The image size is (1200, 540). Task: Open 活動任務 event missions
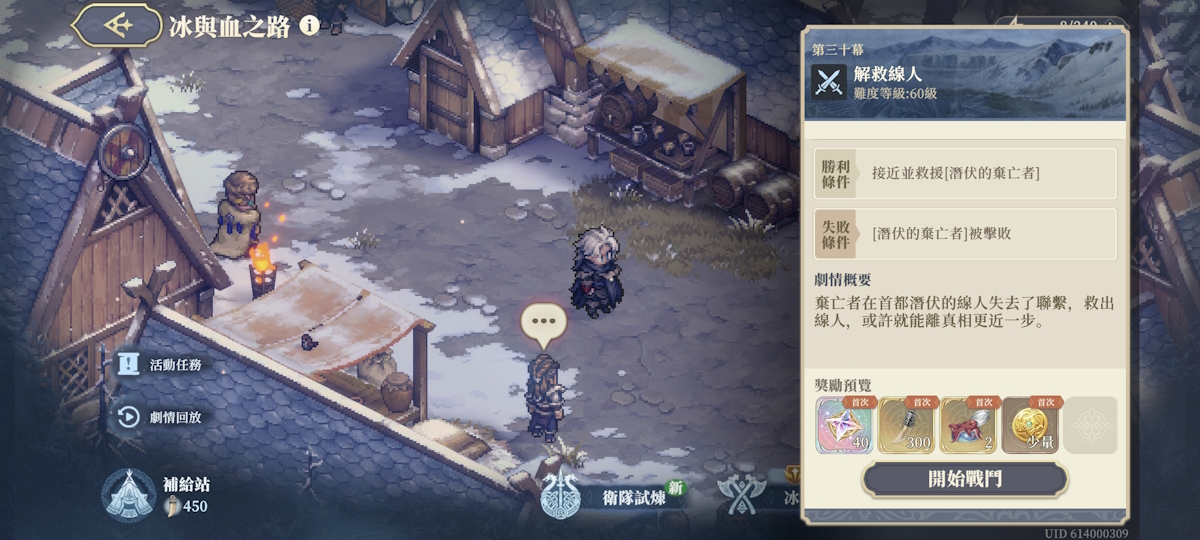[162, 365]
